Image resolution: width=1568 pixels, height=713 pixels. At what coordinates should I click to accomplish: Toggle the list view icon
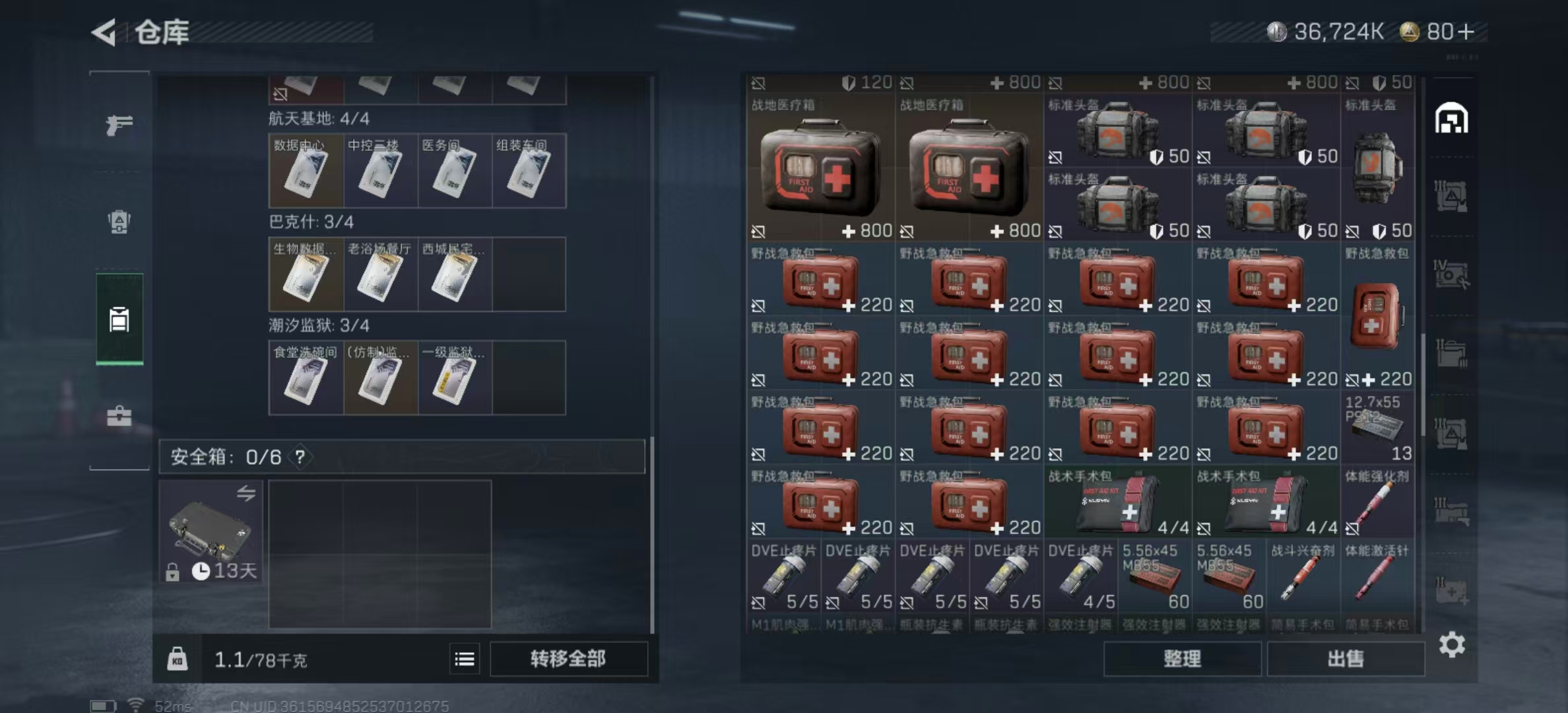tap(465, 659)
